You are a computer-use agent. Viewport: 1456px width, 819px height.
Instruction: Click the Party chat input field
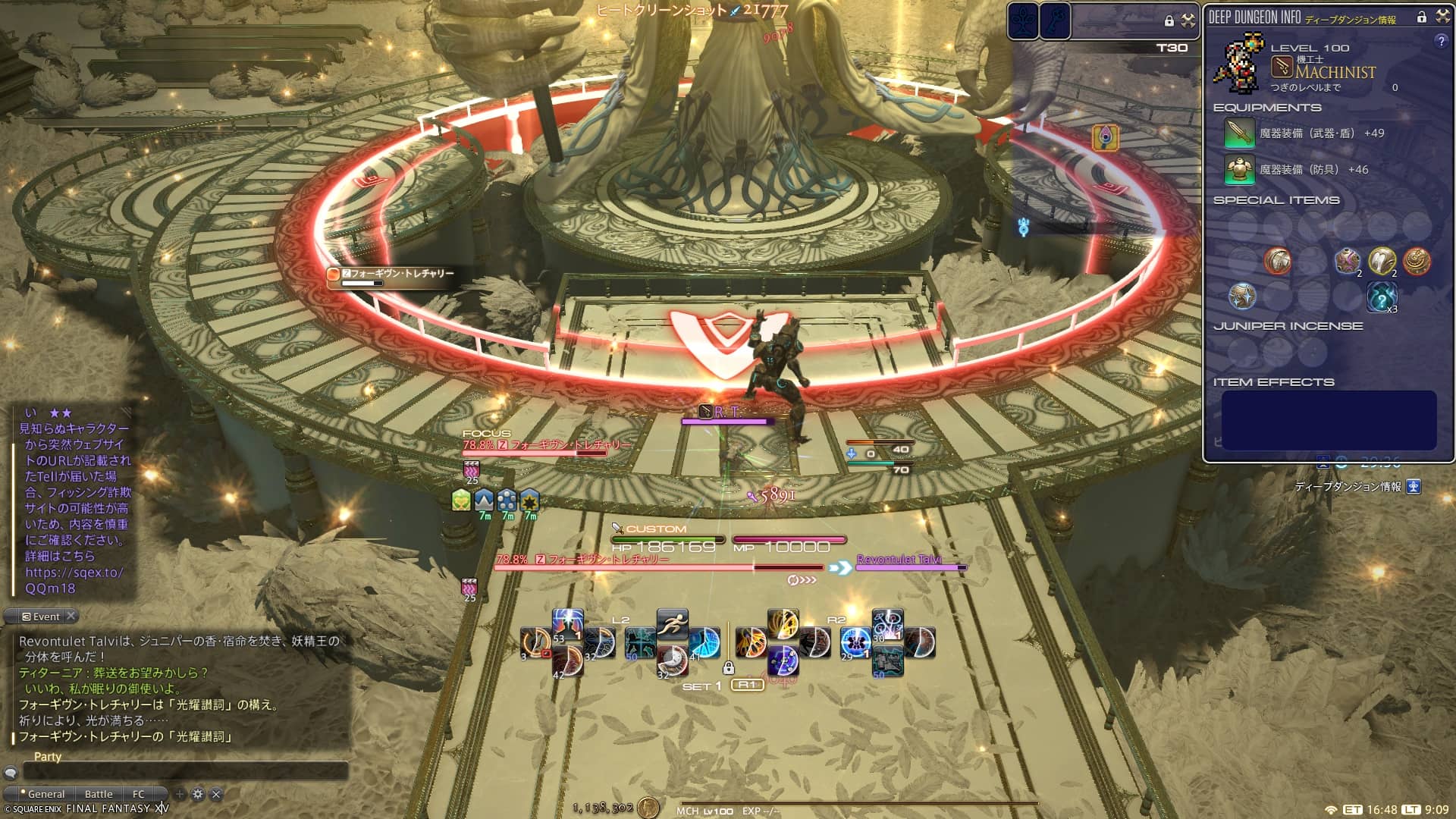(x=186, y=771)
